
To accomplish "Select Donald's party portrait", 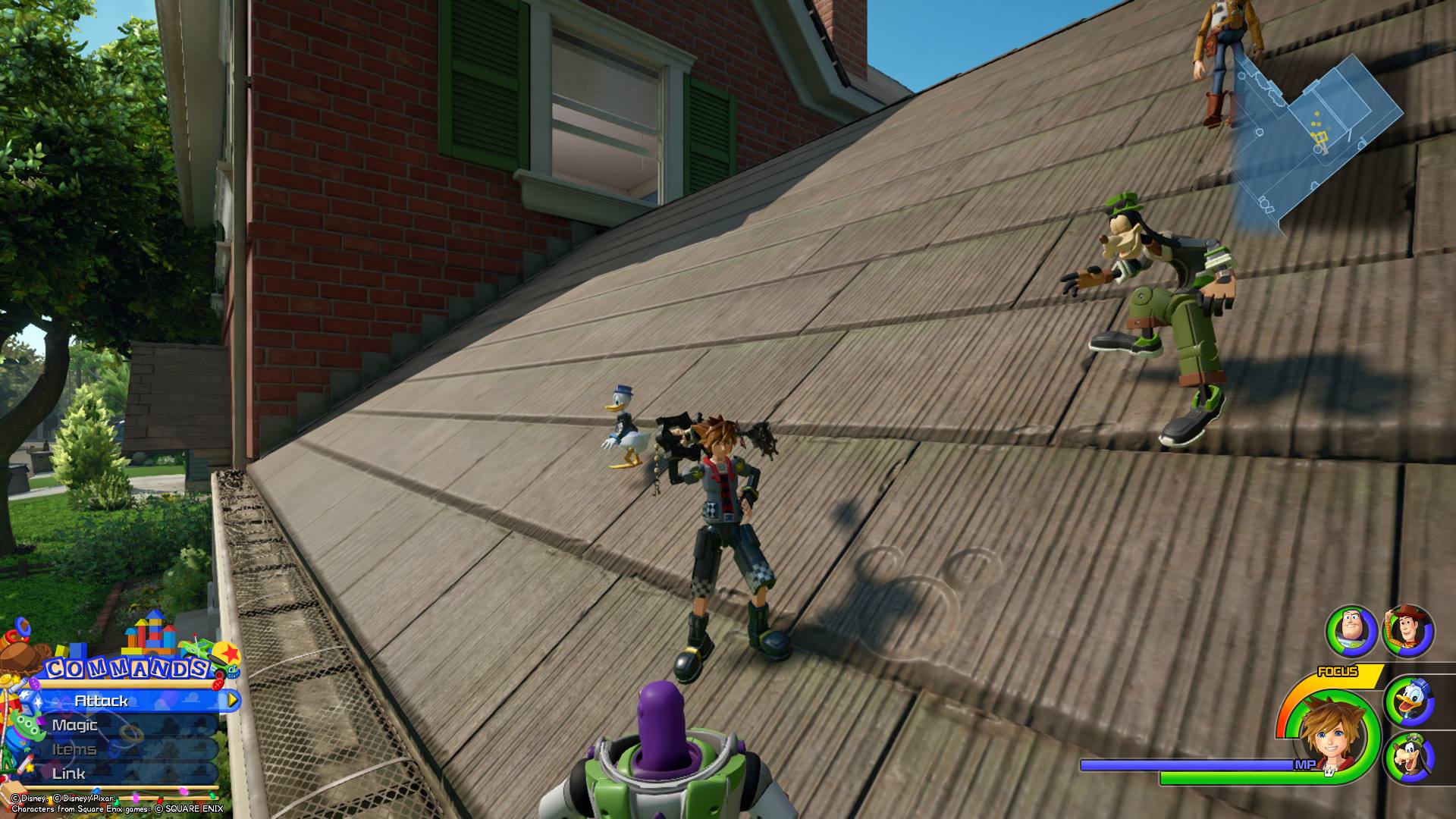I will coord(1408,701).
